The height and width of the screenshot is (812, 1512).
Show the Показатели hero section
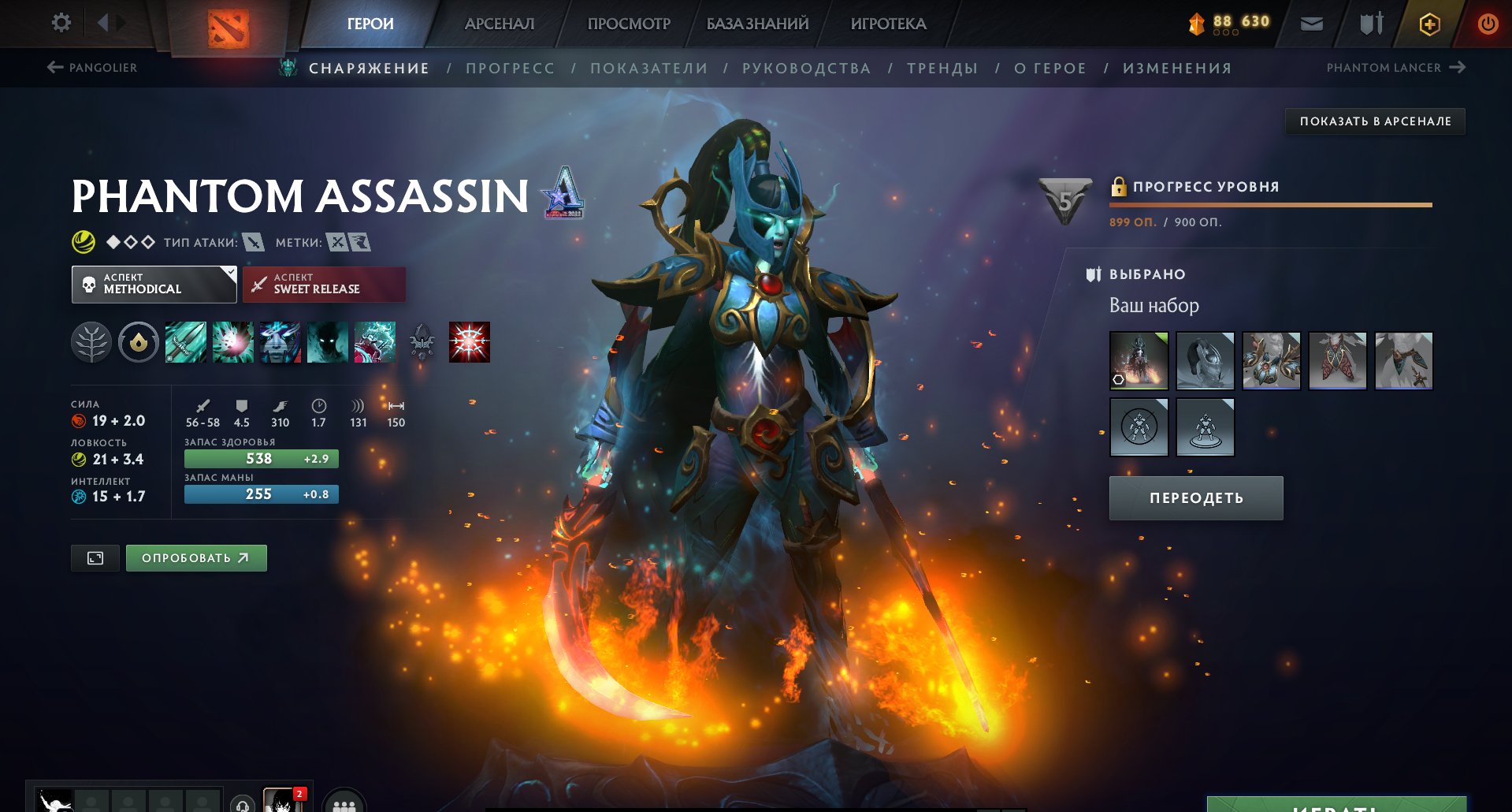[648, 69]
